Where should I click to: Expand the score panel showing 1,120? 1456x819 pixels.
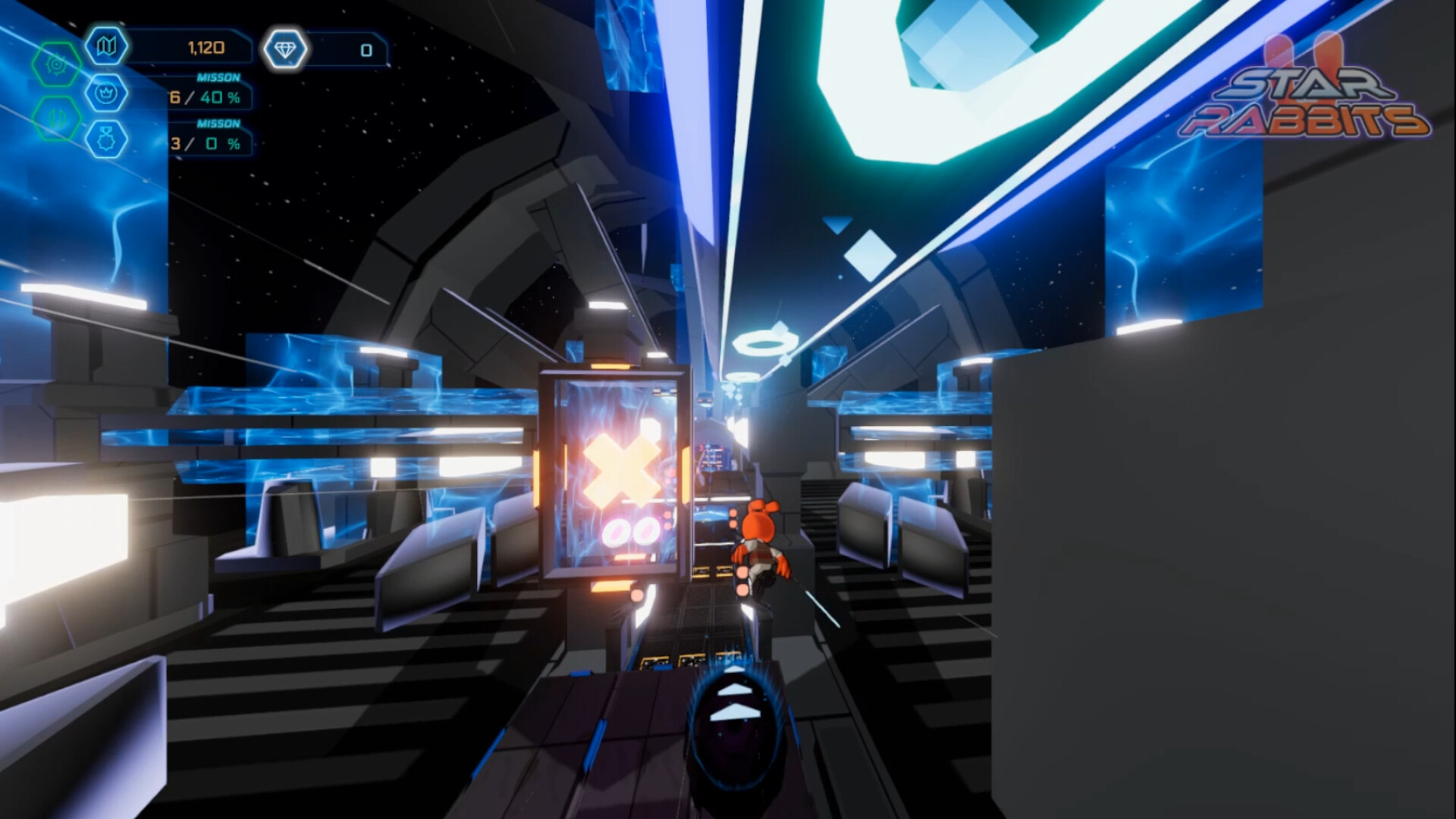click(x=206, y=46)
